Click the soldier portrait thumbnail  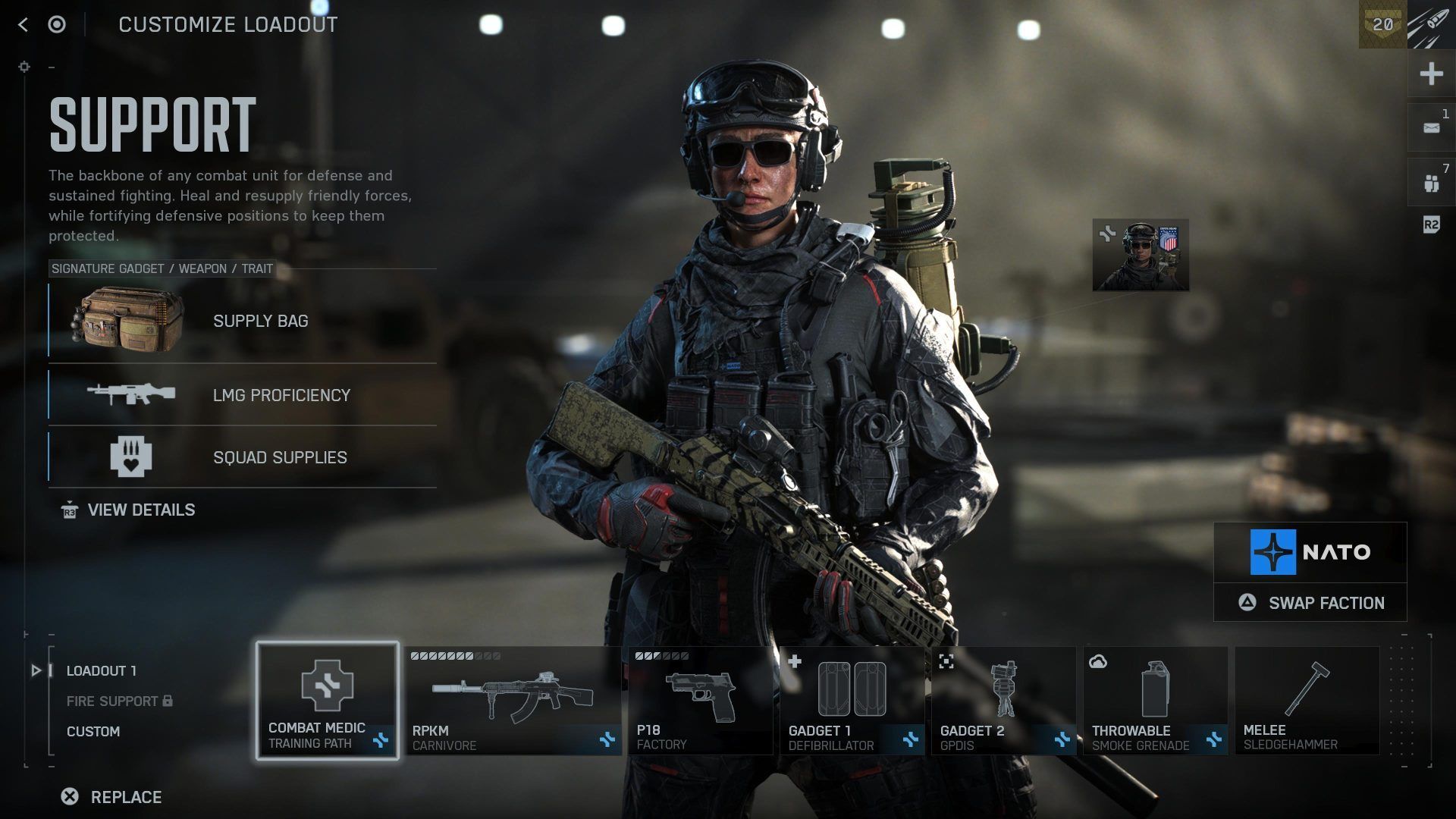click(x=1141, y=256)
